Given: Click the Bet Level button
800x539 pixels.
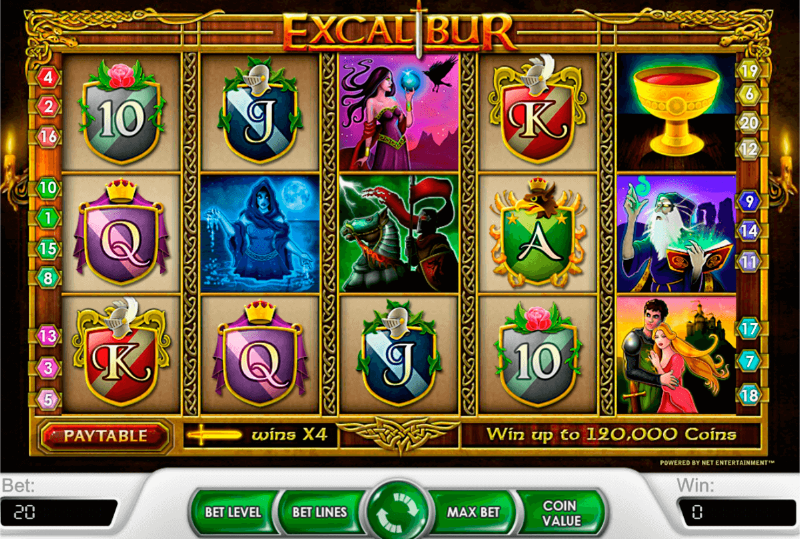Looking at the screenshot, I should point(232,512).
